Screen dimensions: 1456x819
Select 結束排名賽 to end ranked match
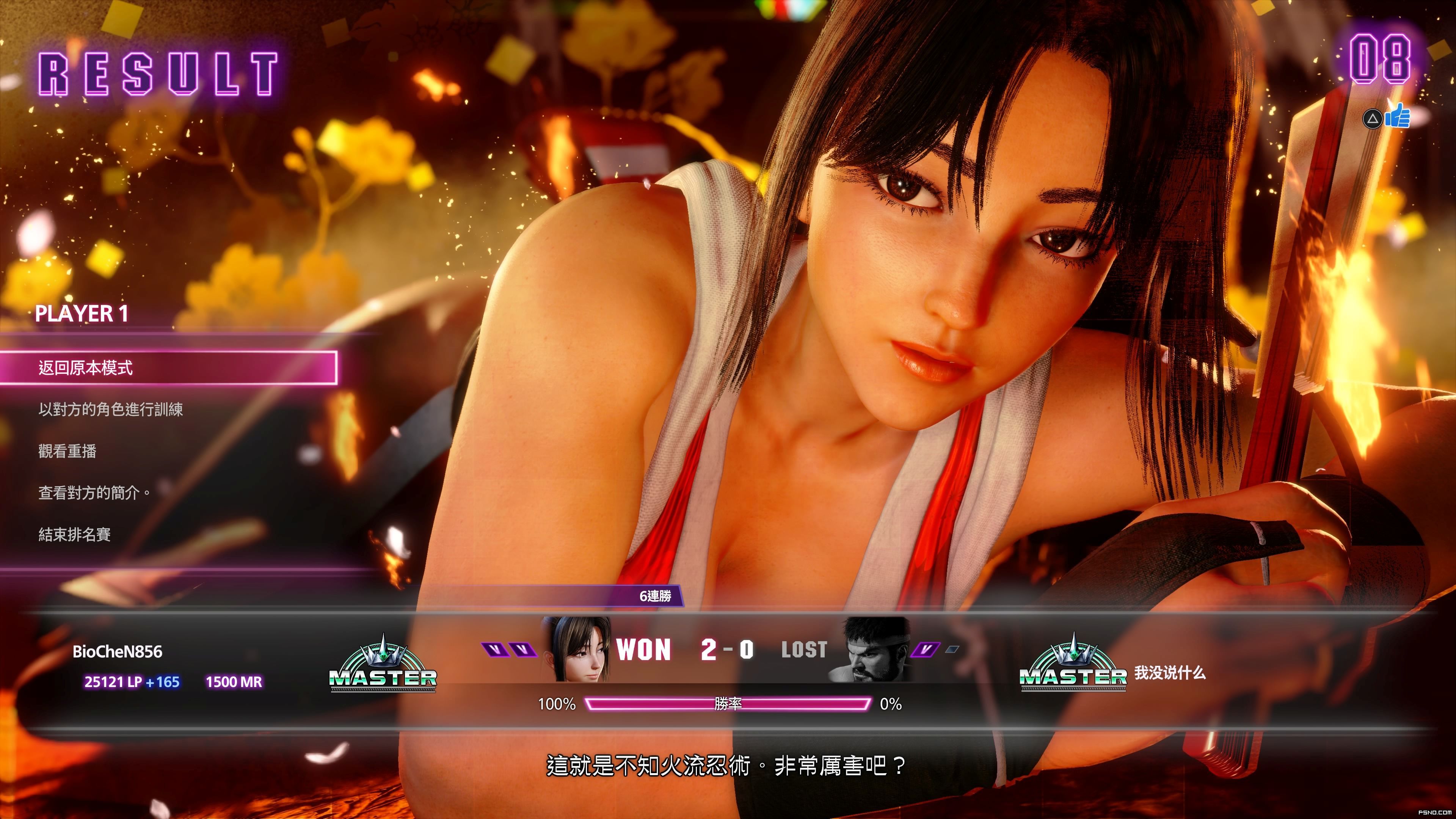(75, 534)
